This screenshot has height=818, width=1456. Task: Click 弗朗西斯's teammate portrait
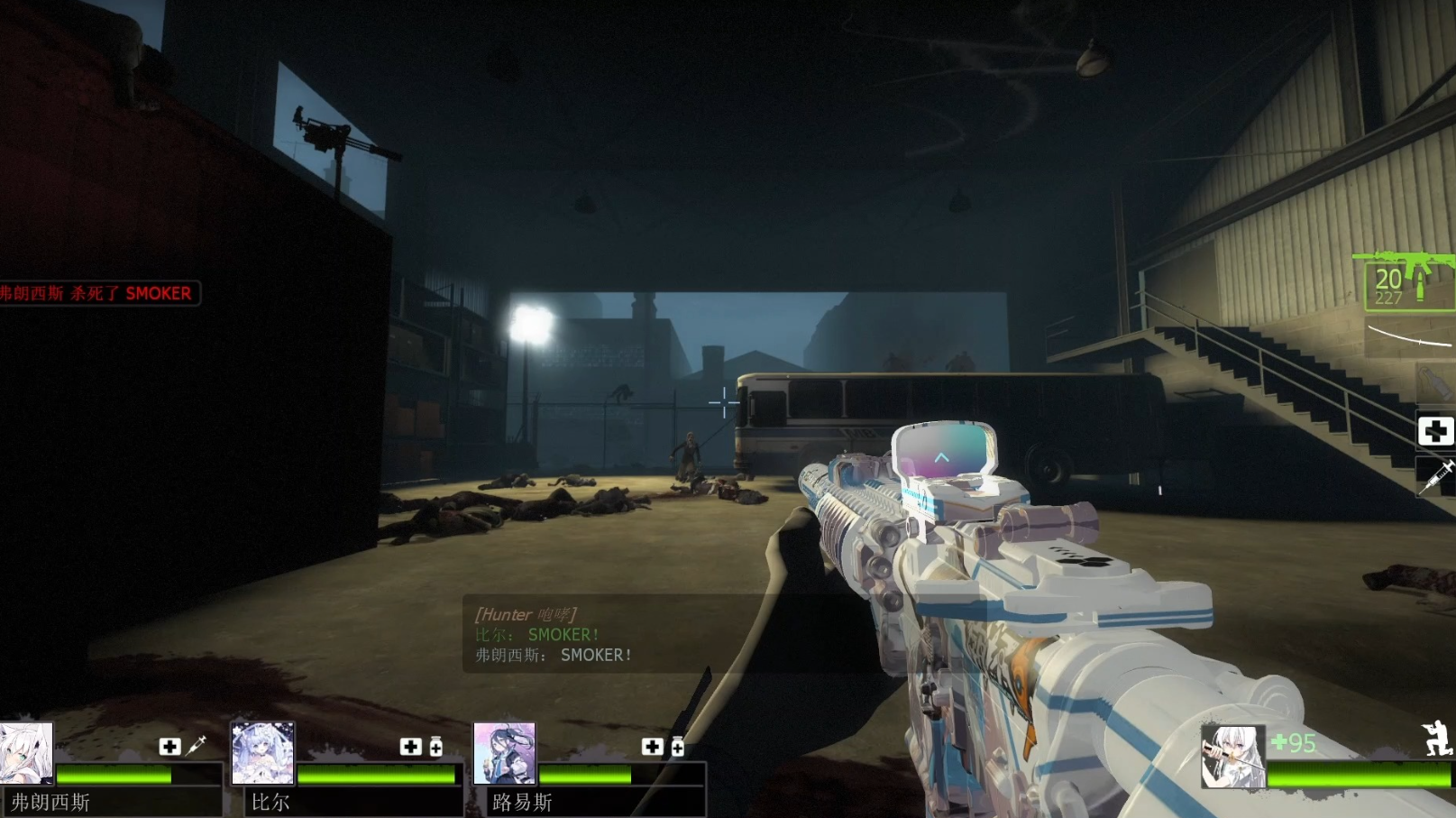pos(26,754)
